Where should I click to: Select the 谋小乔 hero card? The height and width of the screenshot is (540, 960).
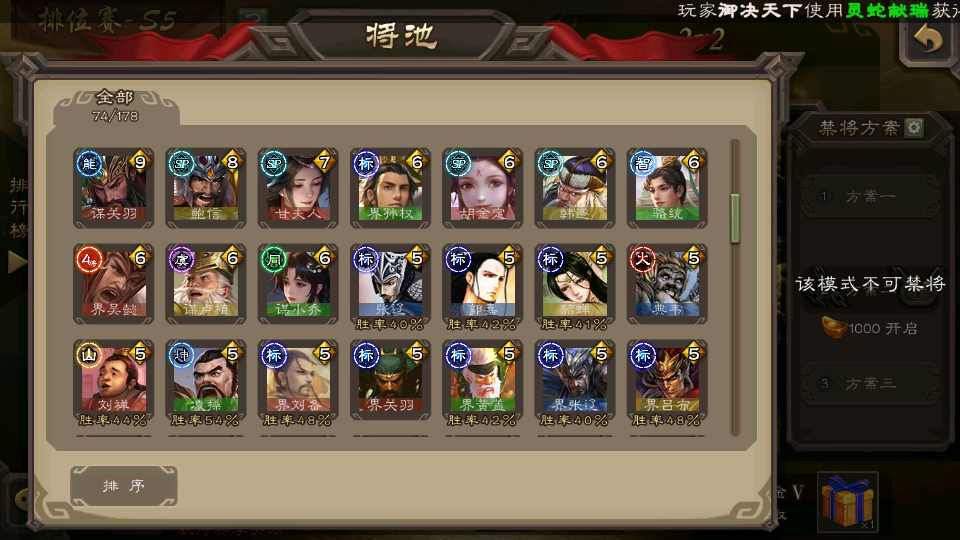pos(298,284)
